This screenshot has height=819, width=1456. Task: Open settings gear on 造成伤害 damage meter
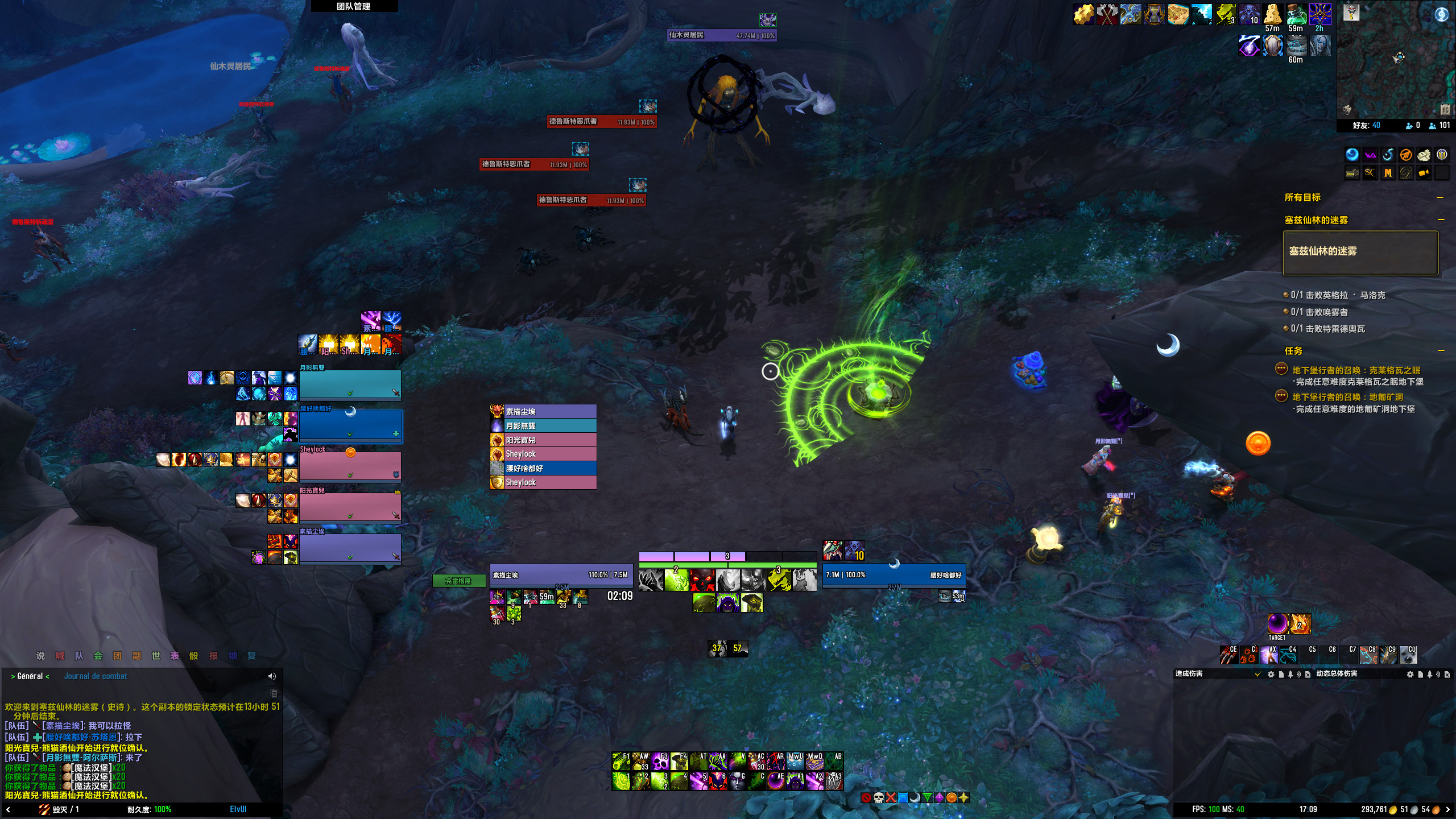(x=1271, y=675)
